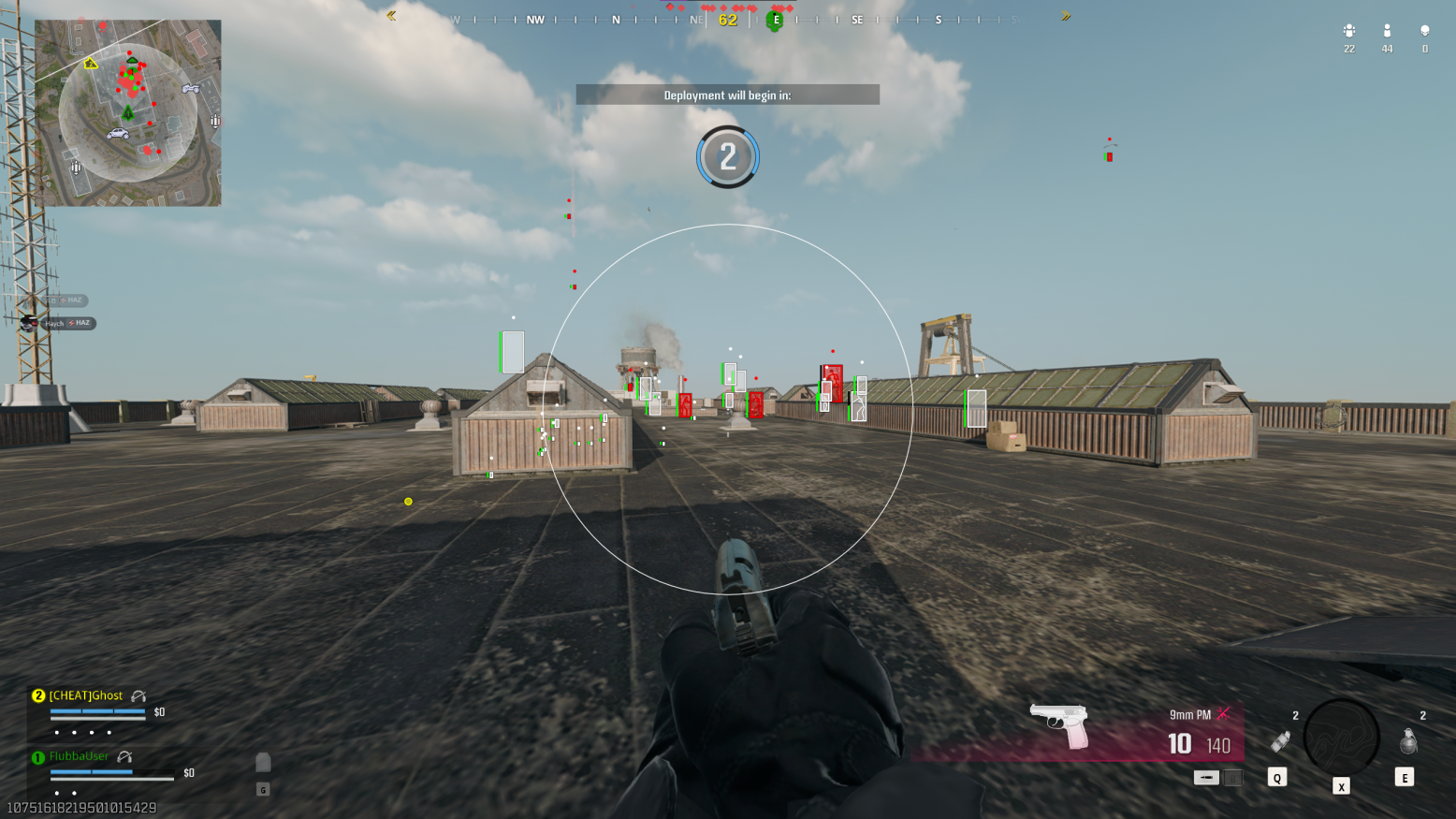Click the yellow double-arrow left of the compass
Viewport: 1456px width, 819px height.
(391, 15)
